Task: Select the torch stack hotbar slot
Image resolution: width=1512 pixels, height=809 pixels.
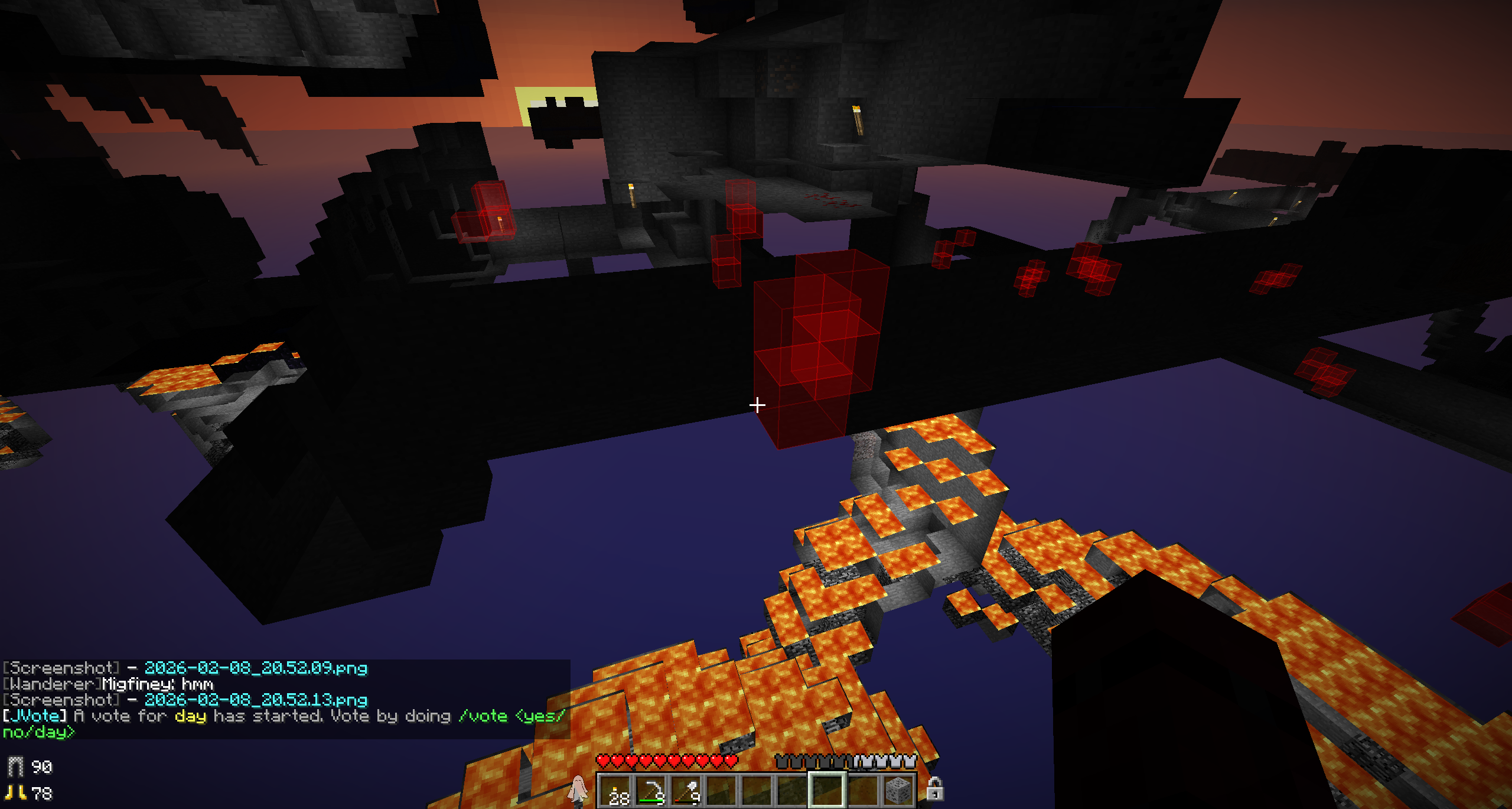Action: click(x=615, y=791)
